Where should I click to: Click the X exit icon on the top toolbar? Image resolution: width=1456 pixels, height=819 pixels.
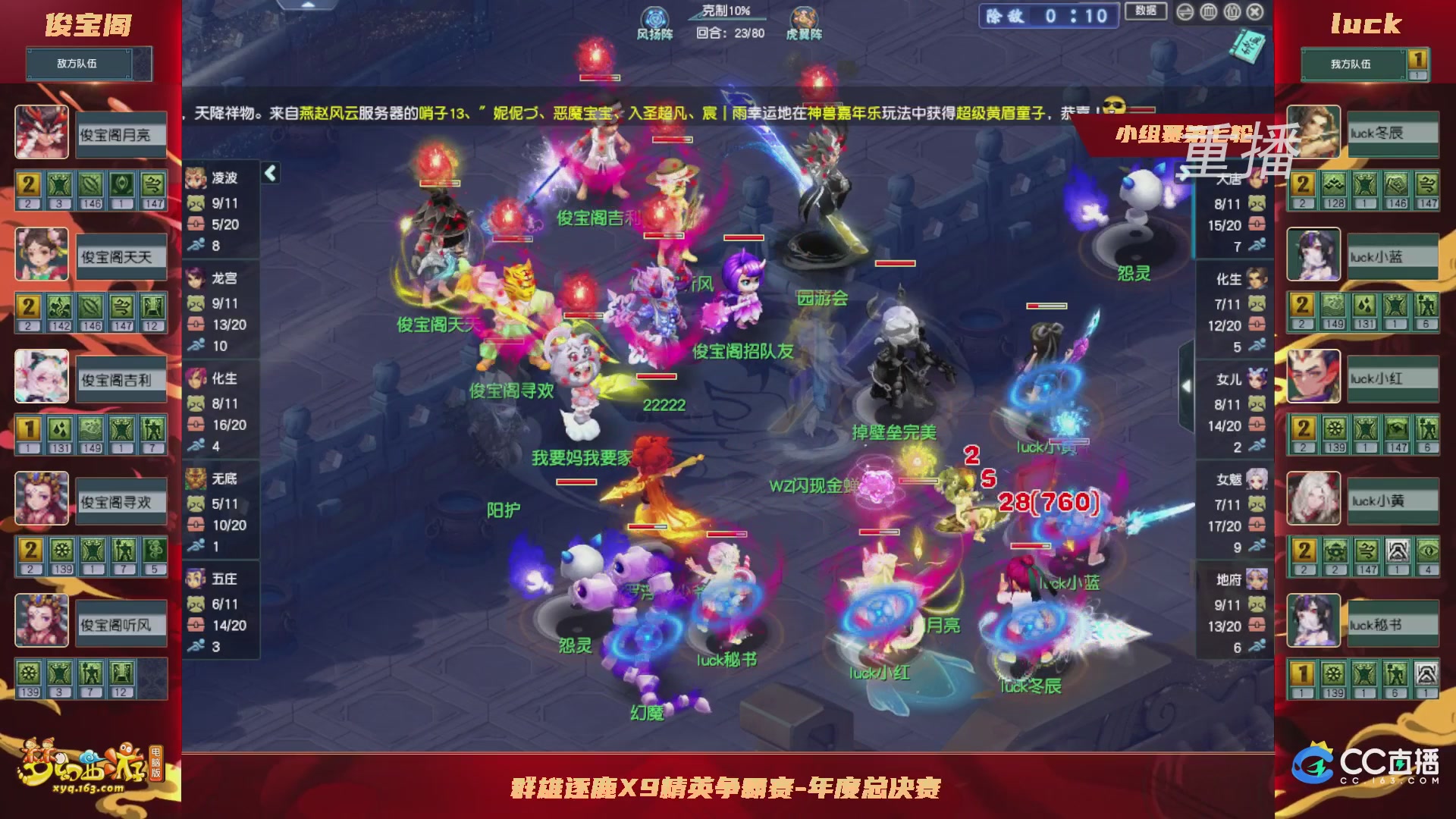pos(1255,12)
